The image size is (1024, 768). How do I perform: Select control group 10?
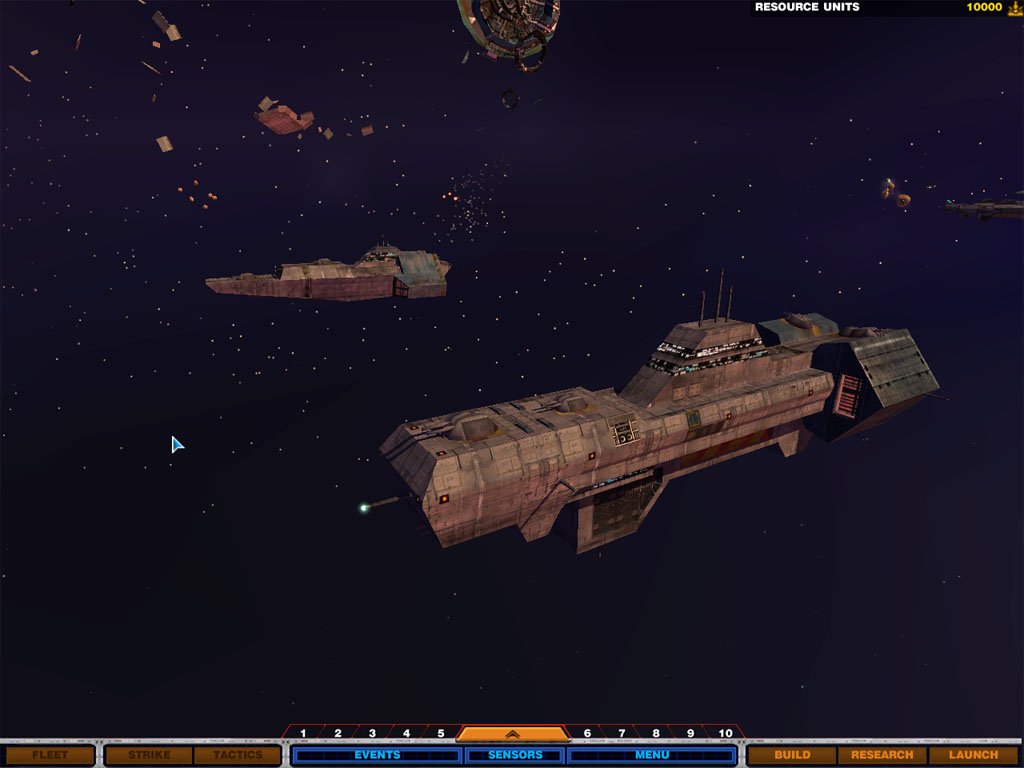(x=725, y=733)
